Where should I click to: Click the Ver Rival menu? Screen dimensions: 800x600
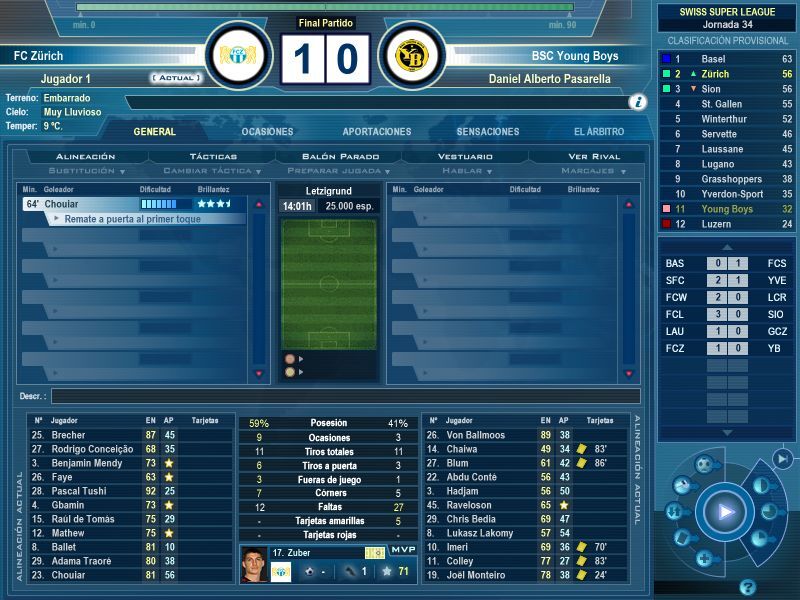point(594,157)
